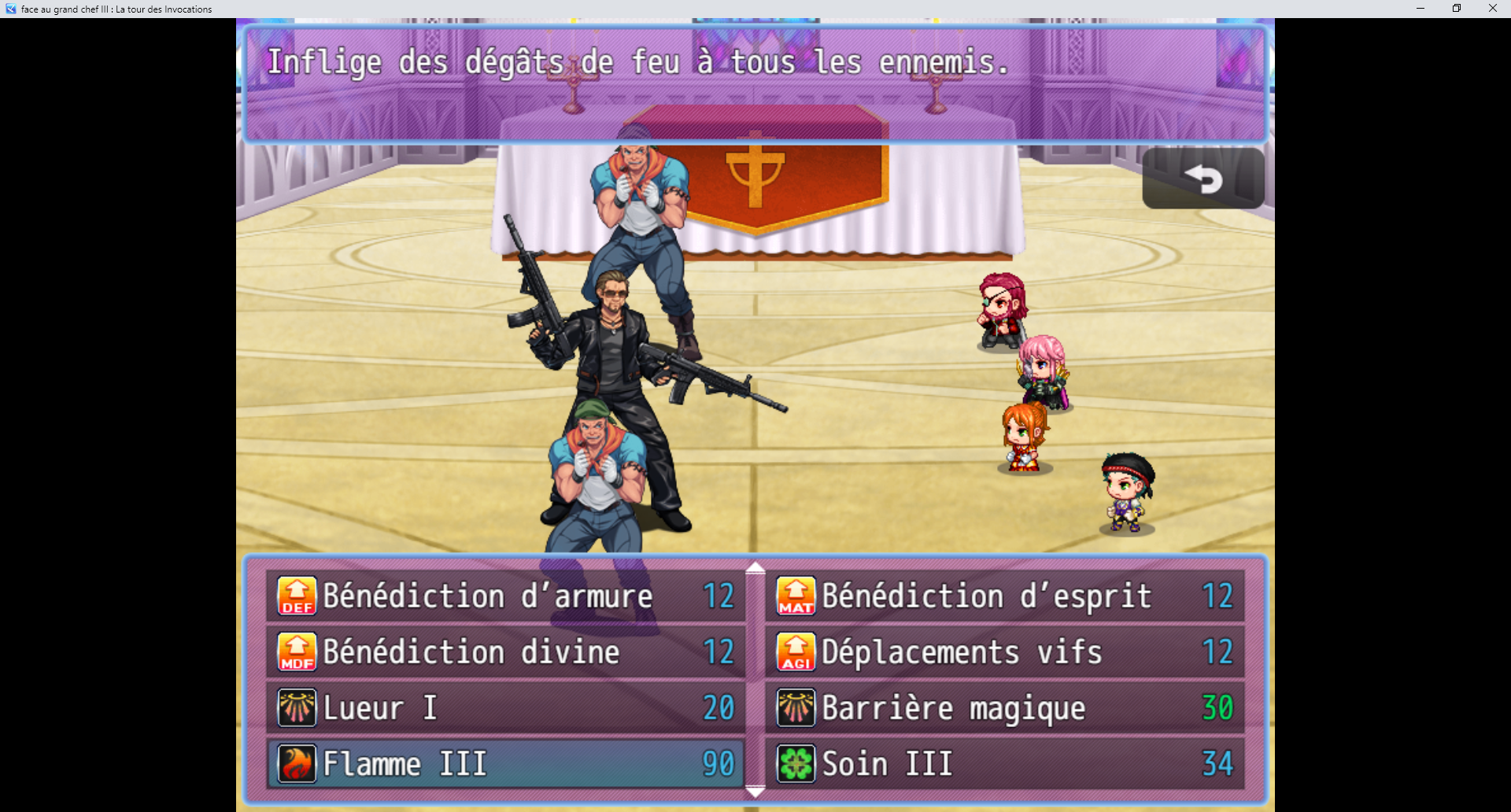Click the Lueur I light burst icon
Viewport: 1511px width, 812px height.
296,707
